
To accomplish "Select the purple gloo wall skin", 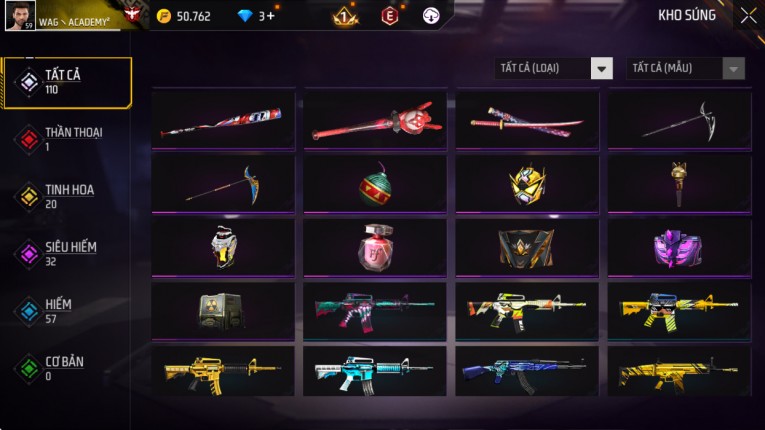I will (679, 247).
